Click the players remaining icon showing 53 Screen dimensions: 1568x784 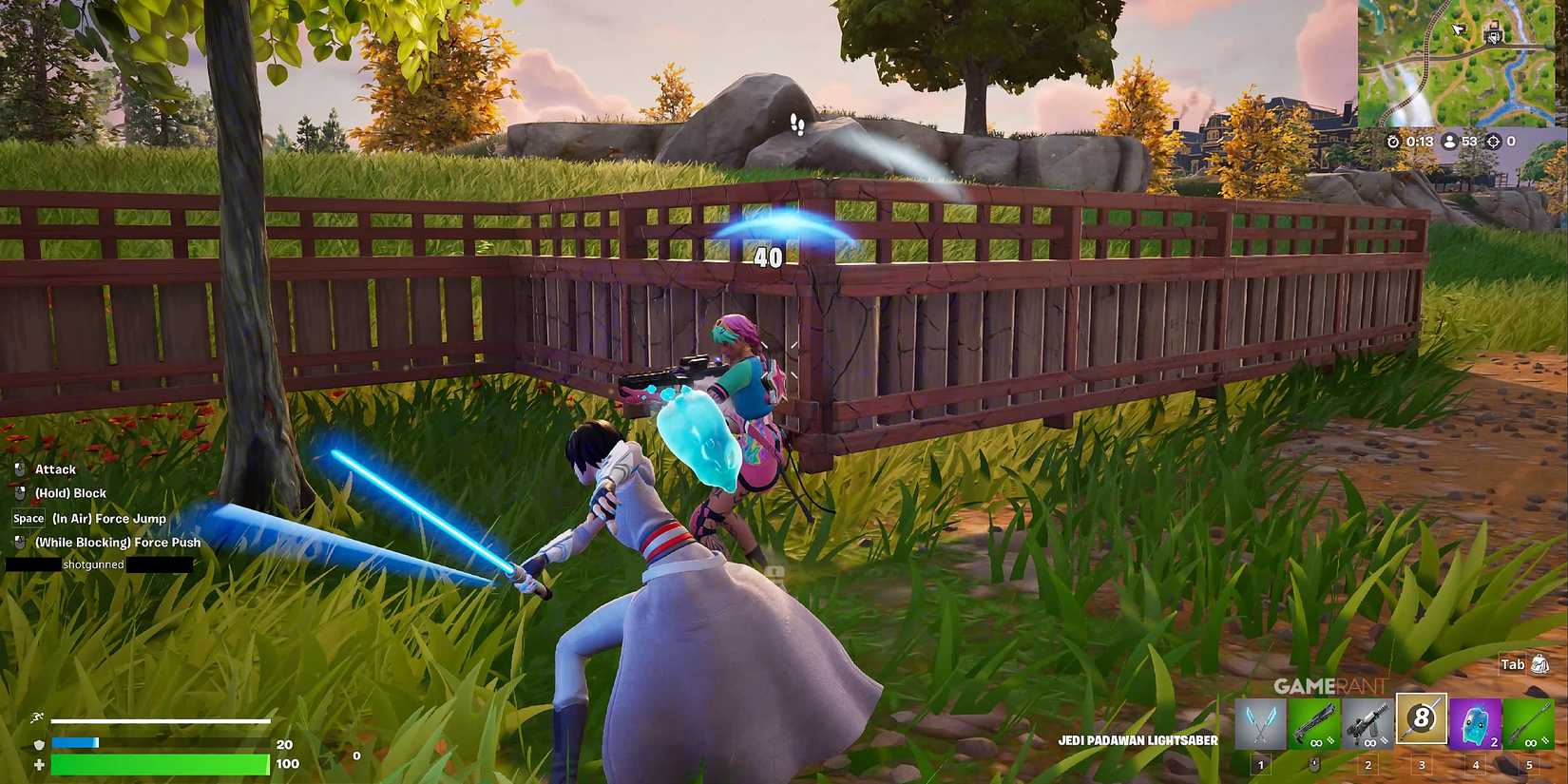(x=1448, y=141)
